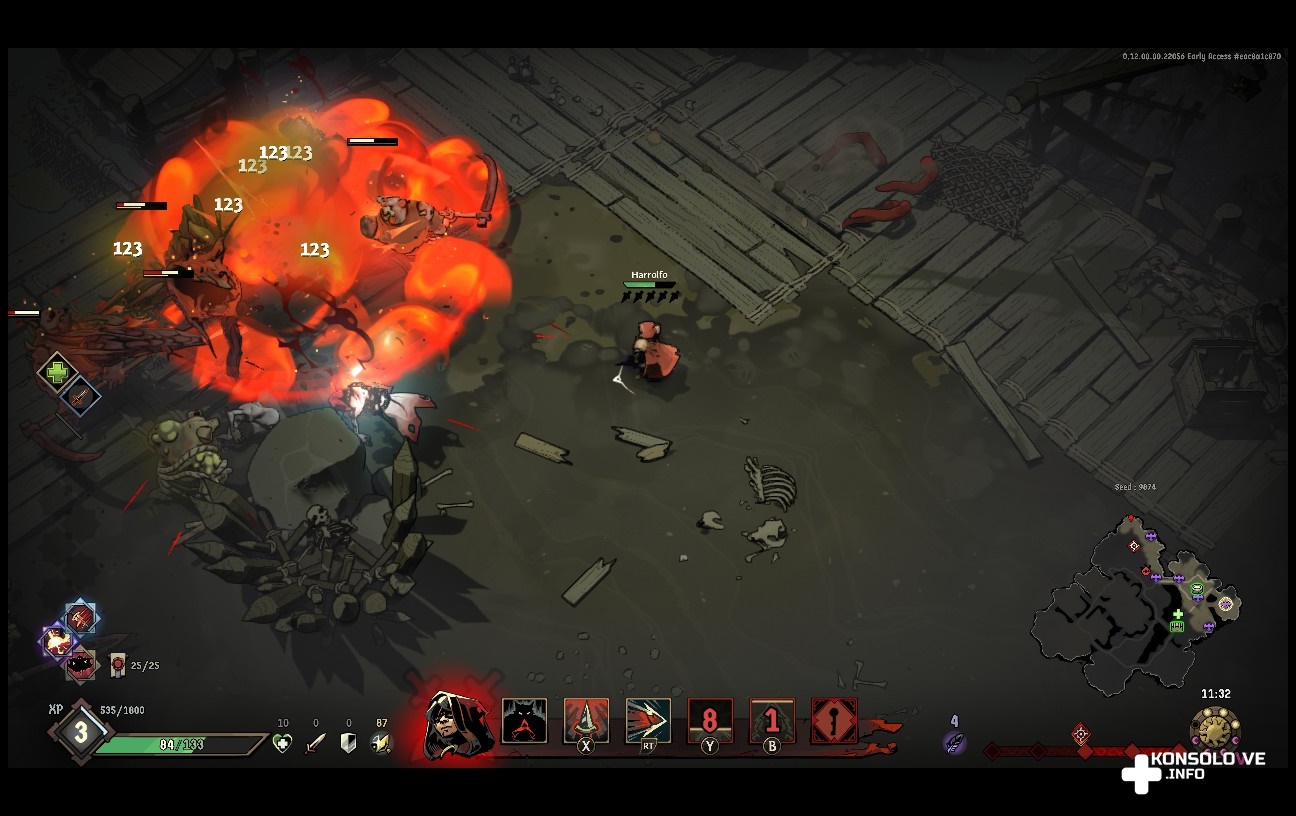
Task: Click the green cross buff icon
Action: pos(58,372)
